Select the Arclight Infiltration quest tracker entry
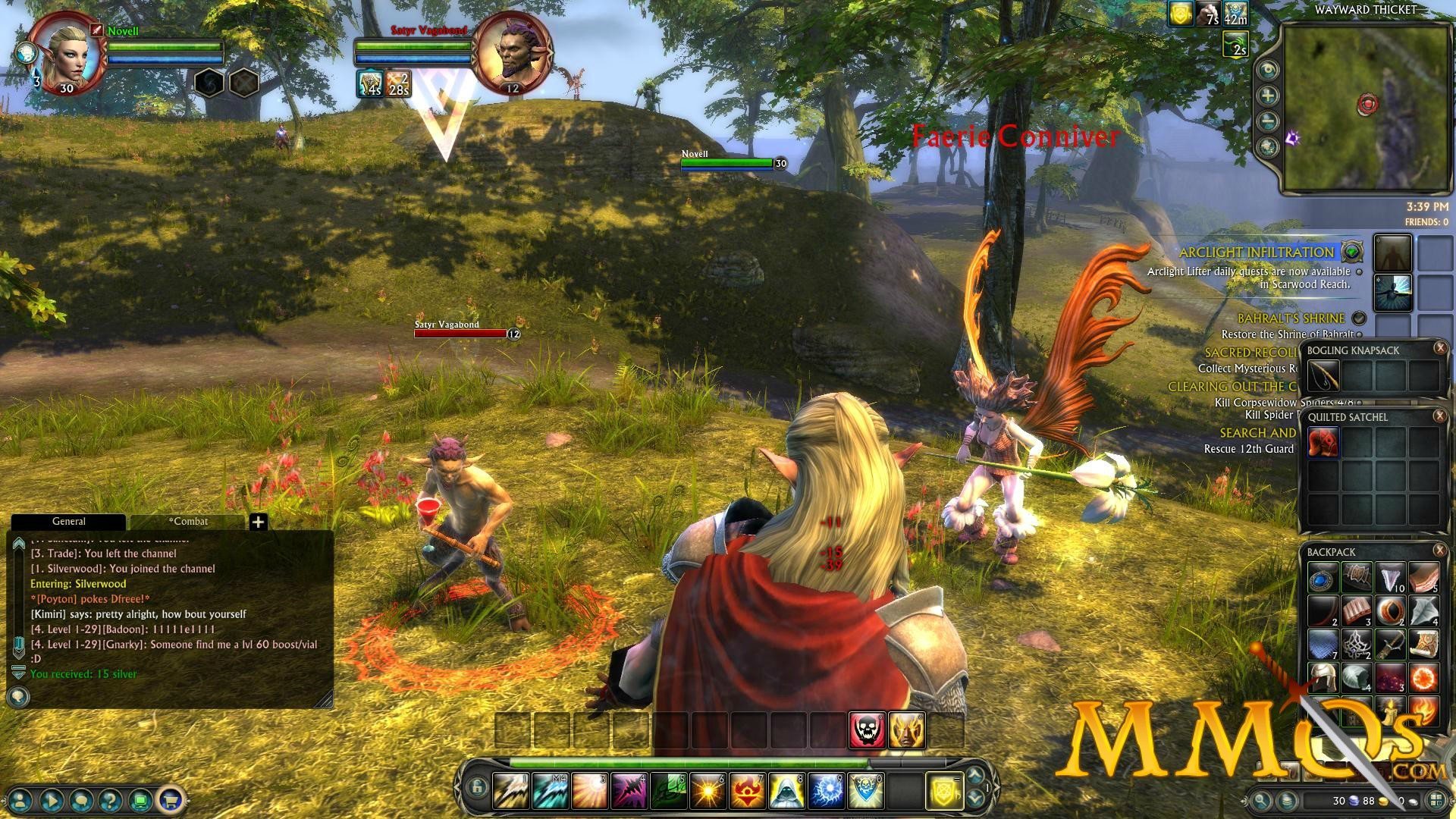The width and height of the screenshot is (1456, 819). coord(1256,253)
